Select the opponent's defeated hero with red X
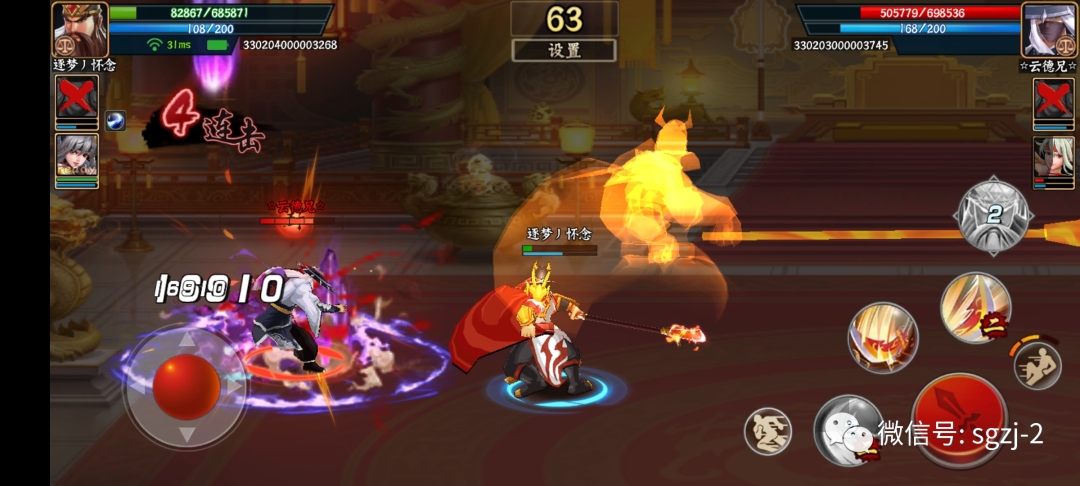This screenshot has height=486, width=1080. (1053, 102)
